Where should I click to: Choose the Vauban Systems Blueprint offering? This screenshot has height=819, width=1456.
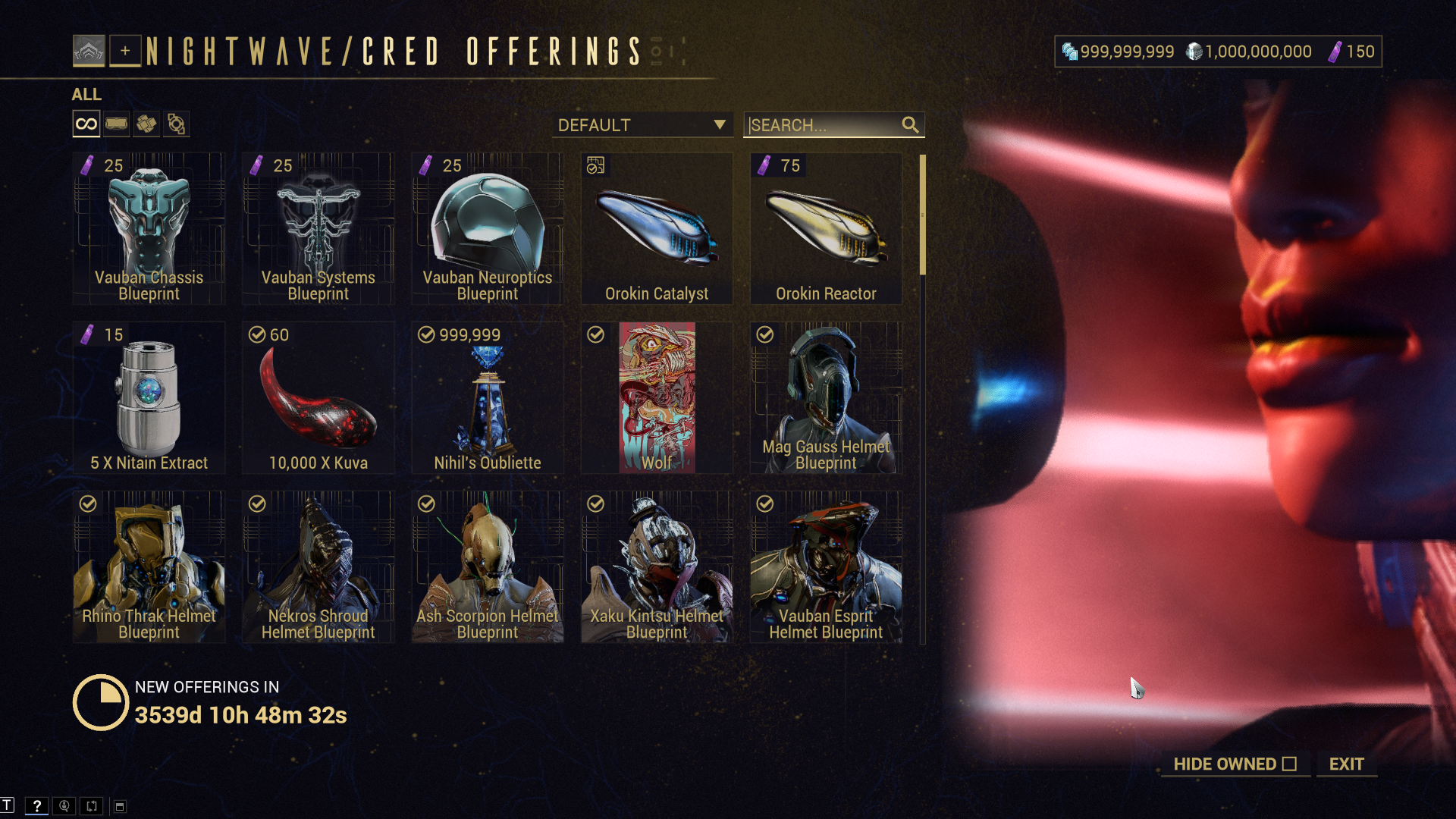(318, 228)
